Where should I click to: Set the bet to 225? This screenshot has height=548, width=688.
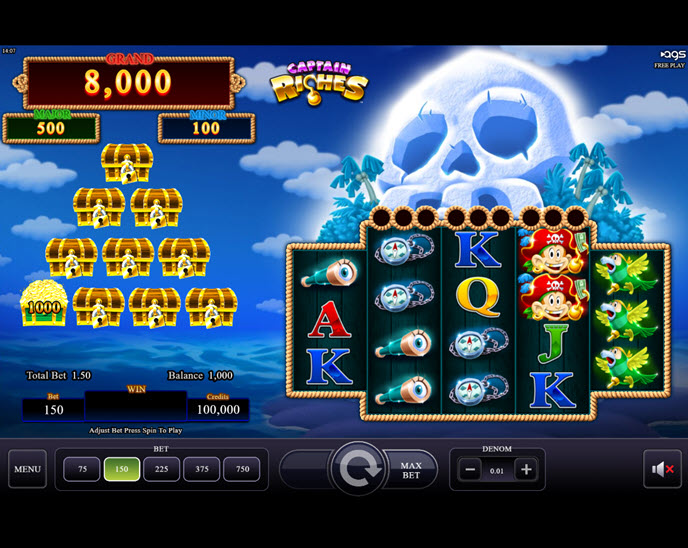click(x=162, y=469)
